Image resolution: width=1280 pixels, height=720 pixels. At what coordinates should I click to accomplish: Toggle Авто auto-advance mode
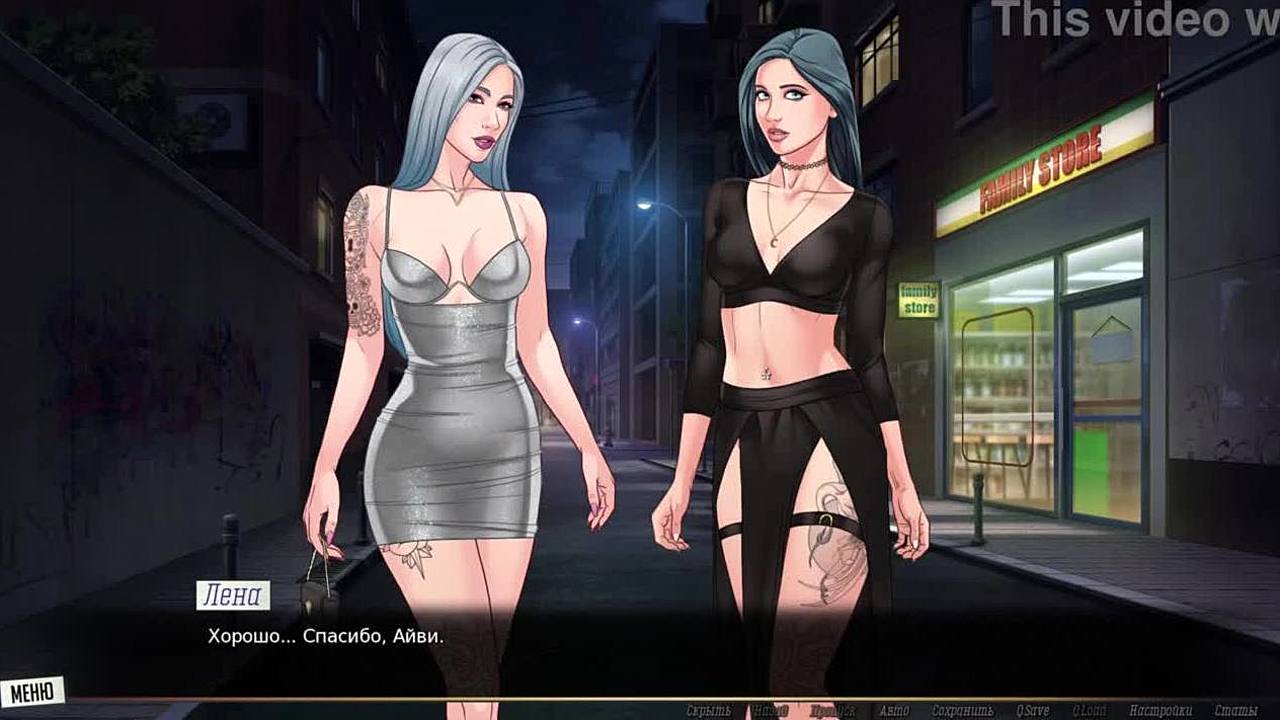click(894, 711)
